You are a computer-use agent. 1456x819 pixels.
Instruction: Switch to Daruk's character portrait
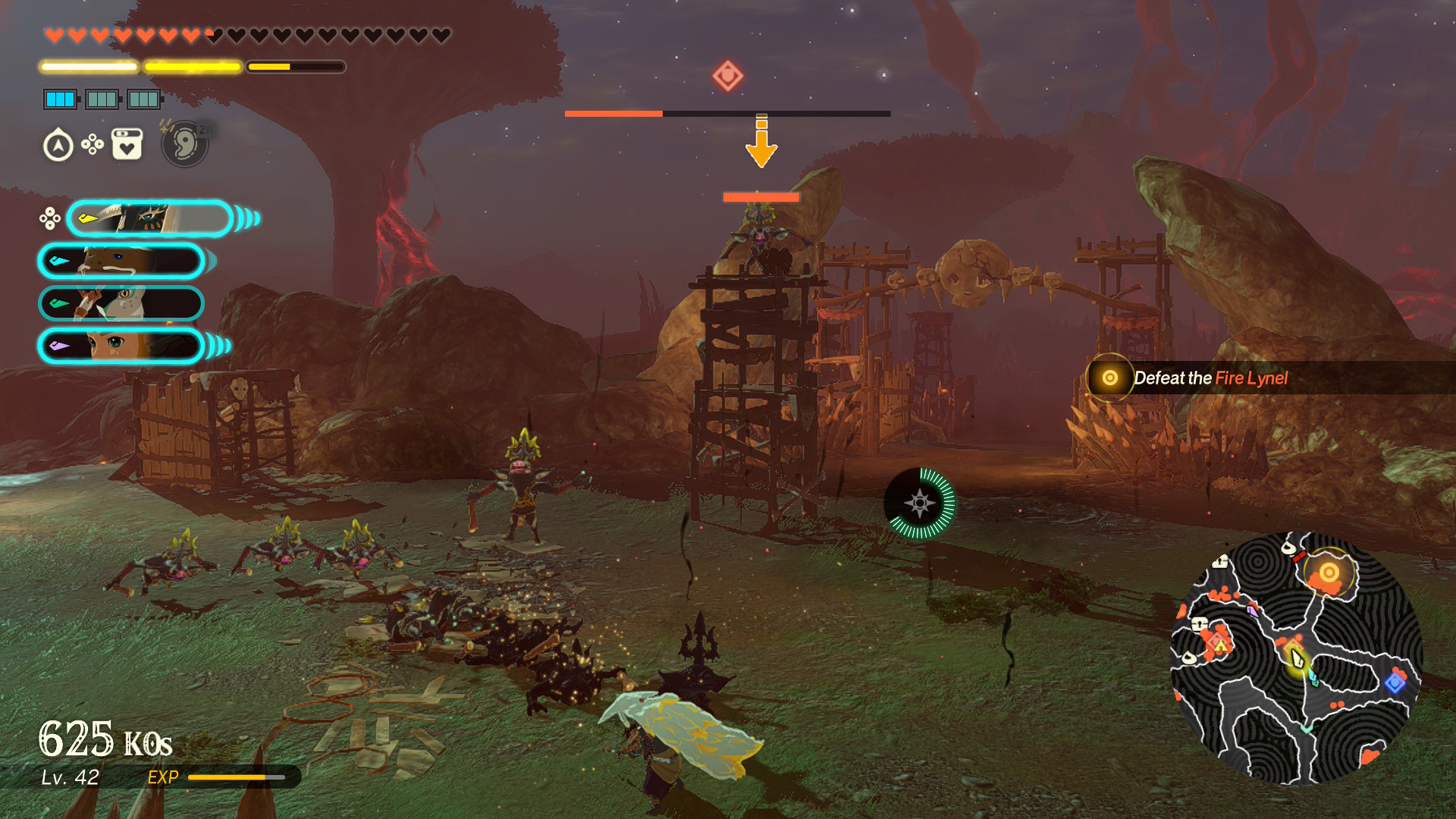(121, 262)
